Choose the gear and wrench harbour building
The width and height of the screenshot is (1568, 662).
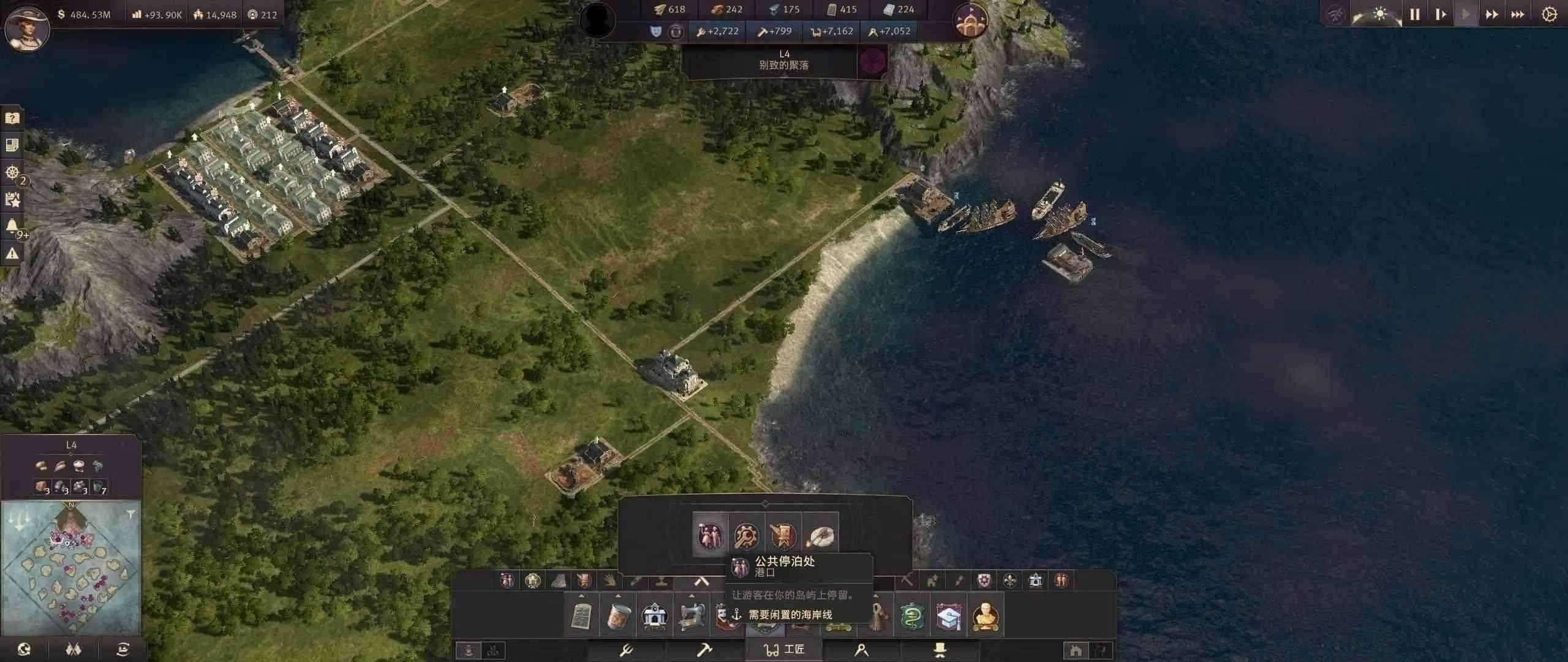[747, 536]
